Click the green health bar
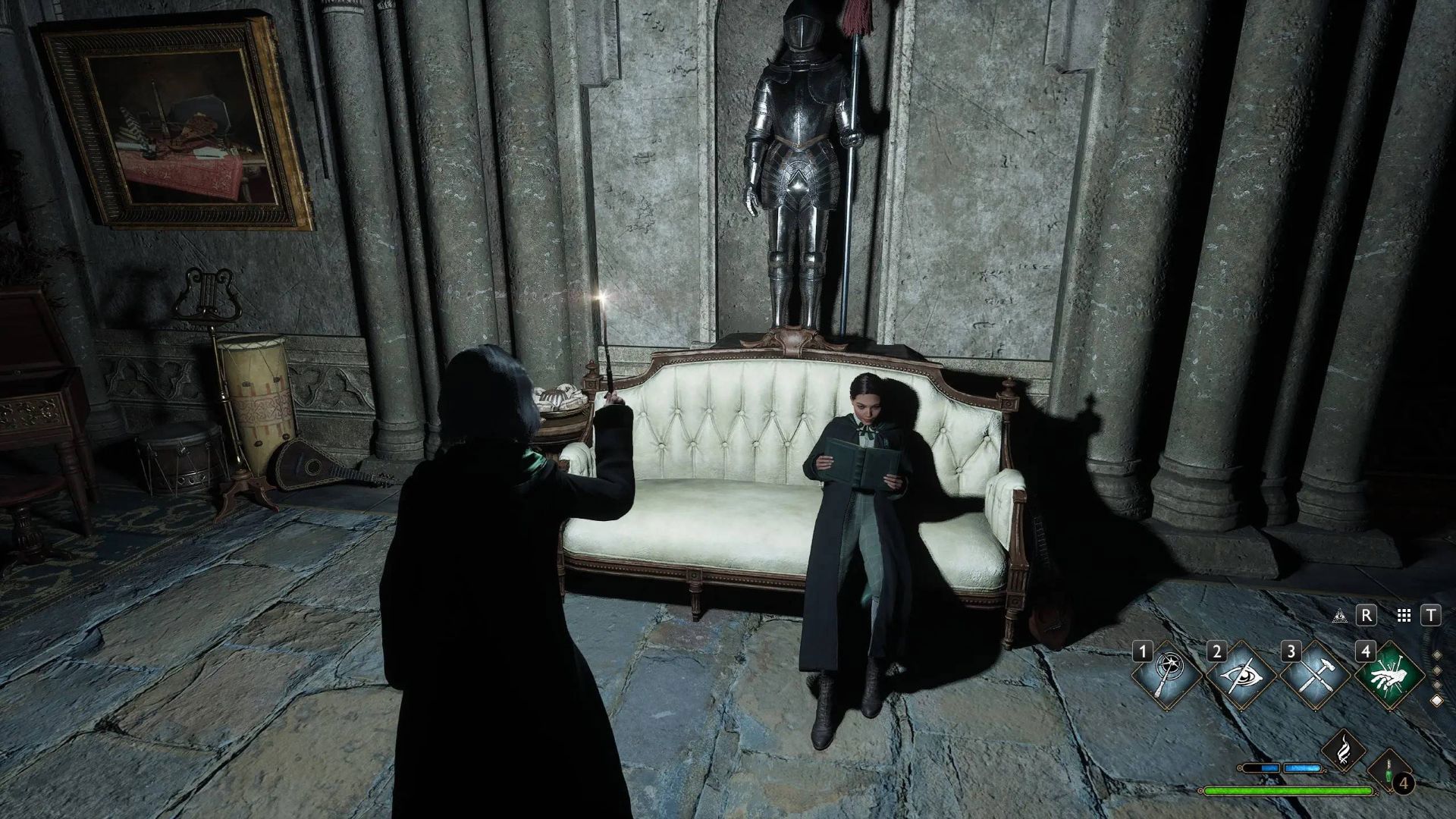 click(1285, 789)
